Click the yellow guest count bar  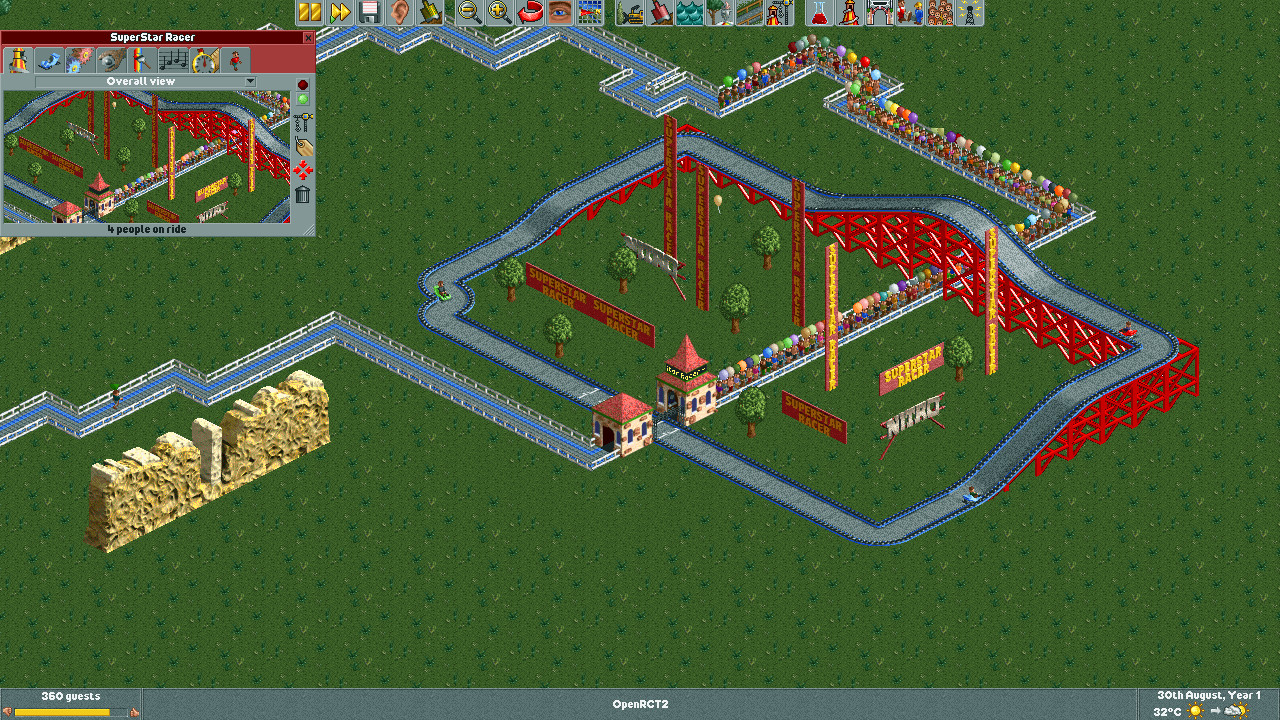(65, 710)
